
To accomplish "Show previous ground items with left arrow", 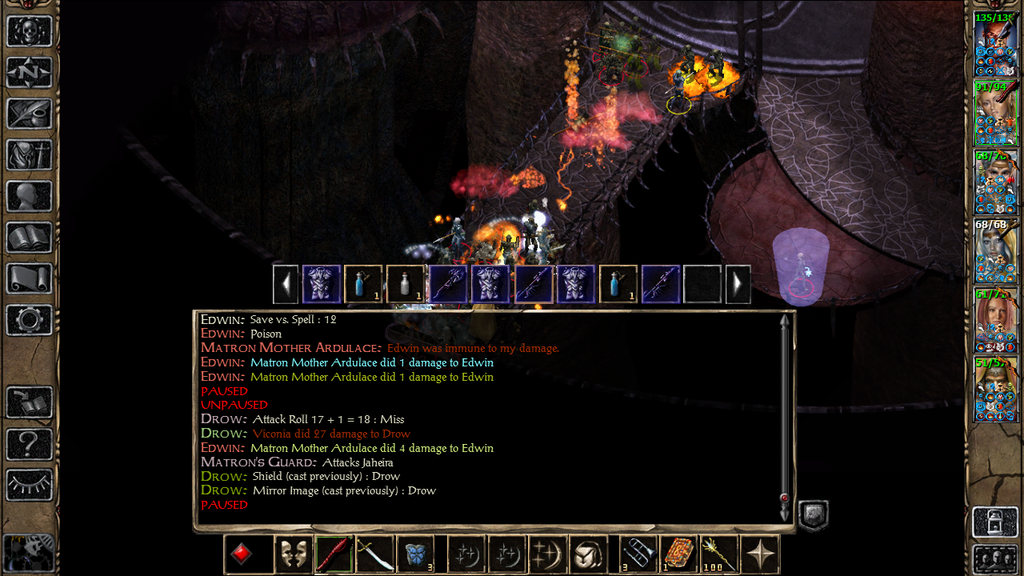I will click(286, 284).
